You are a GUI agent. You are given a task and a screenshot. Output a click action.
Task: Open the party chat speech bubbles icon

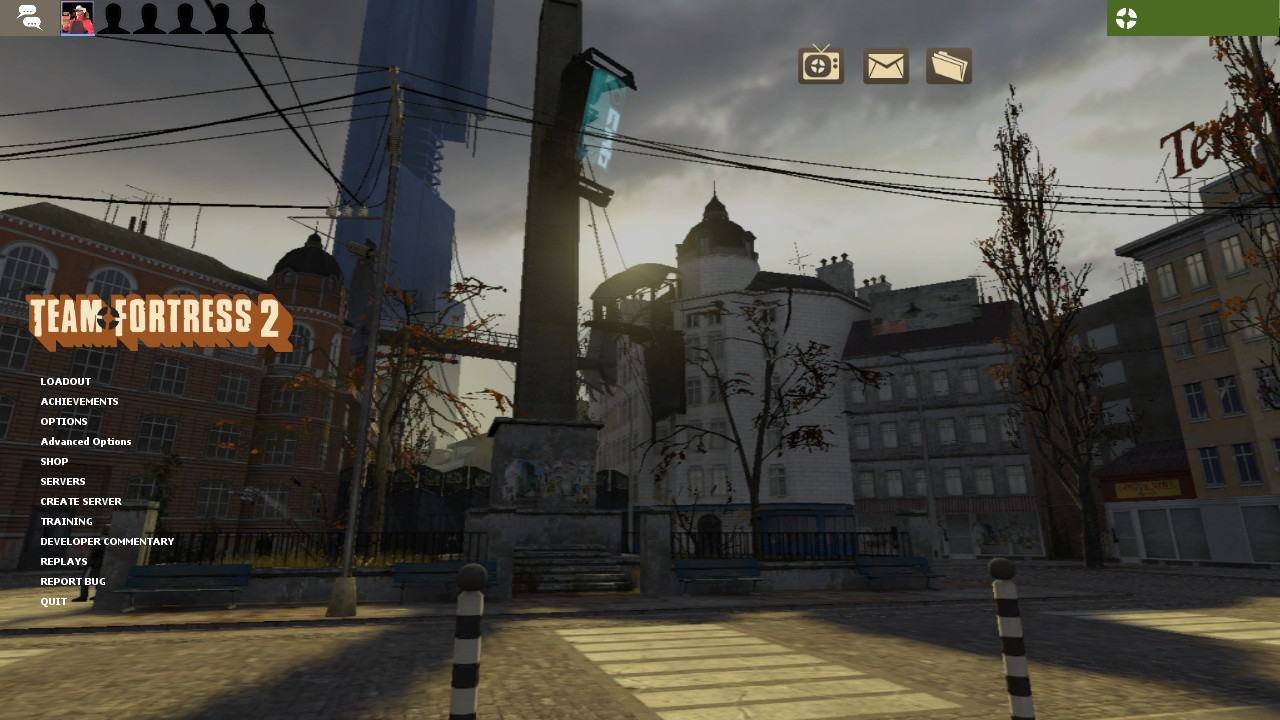28,17
